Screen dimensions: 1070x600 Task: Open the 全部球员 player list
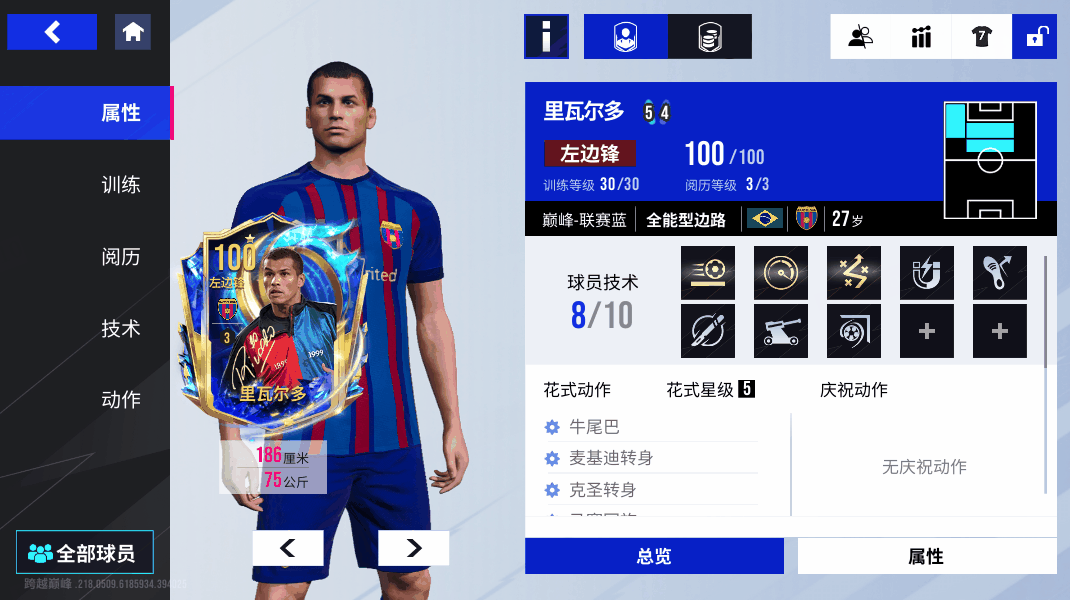tap(85, 553)
